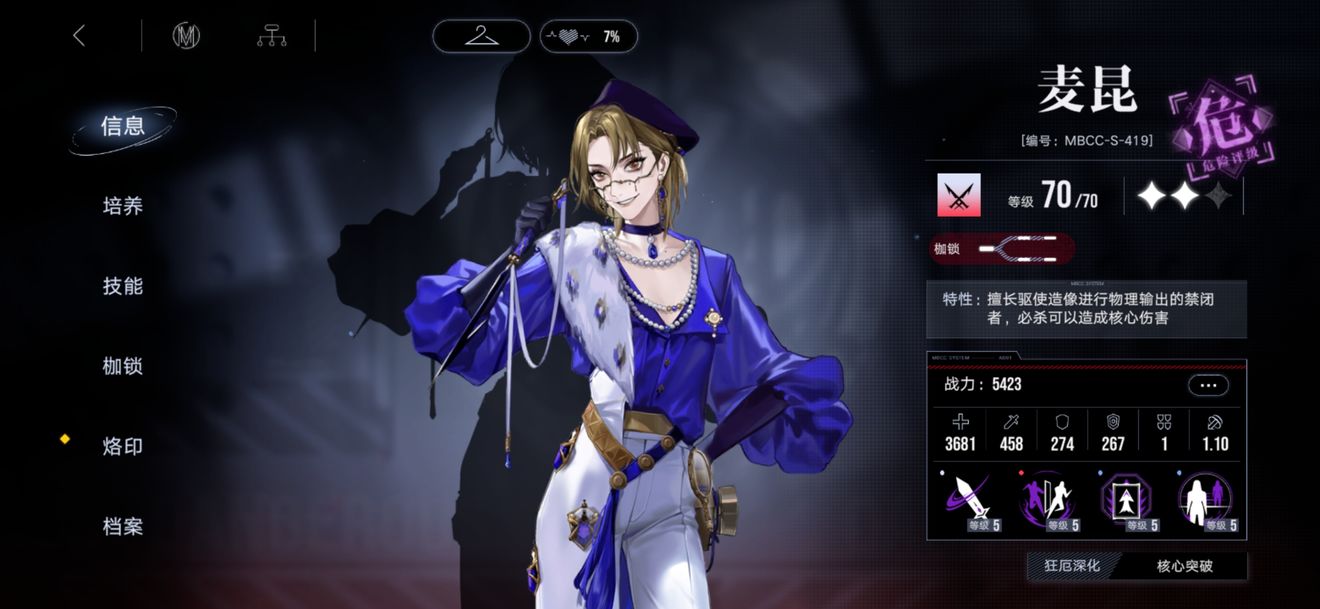The width and height of the screenshot is (1320, 609).
Task: Select the upward arrow door skill icon
Action: [1128, 500]
